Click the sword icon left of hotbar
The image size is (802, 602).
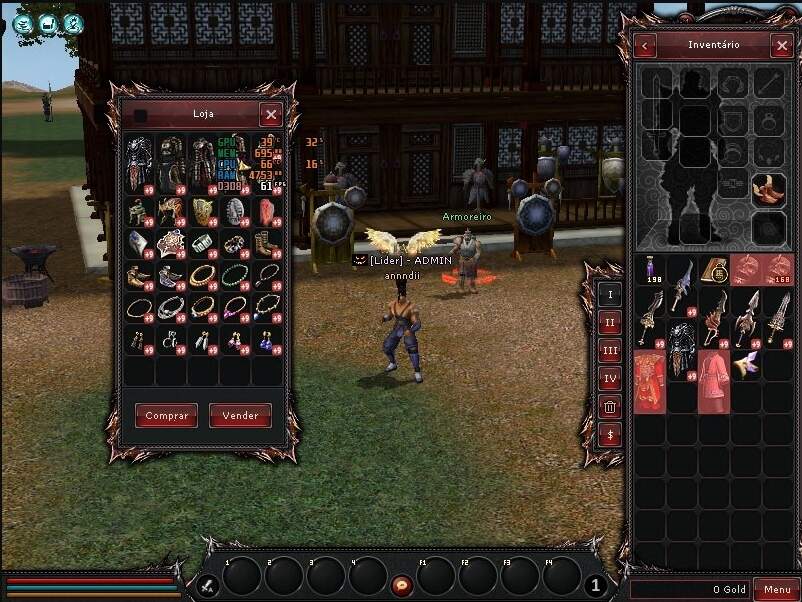[x=209, y=585]
